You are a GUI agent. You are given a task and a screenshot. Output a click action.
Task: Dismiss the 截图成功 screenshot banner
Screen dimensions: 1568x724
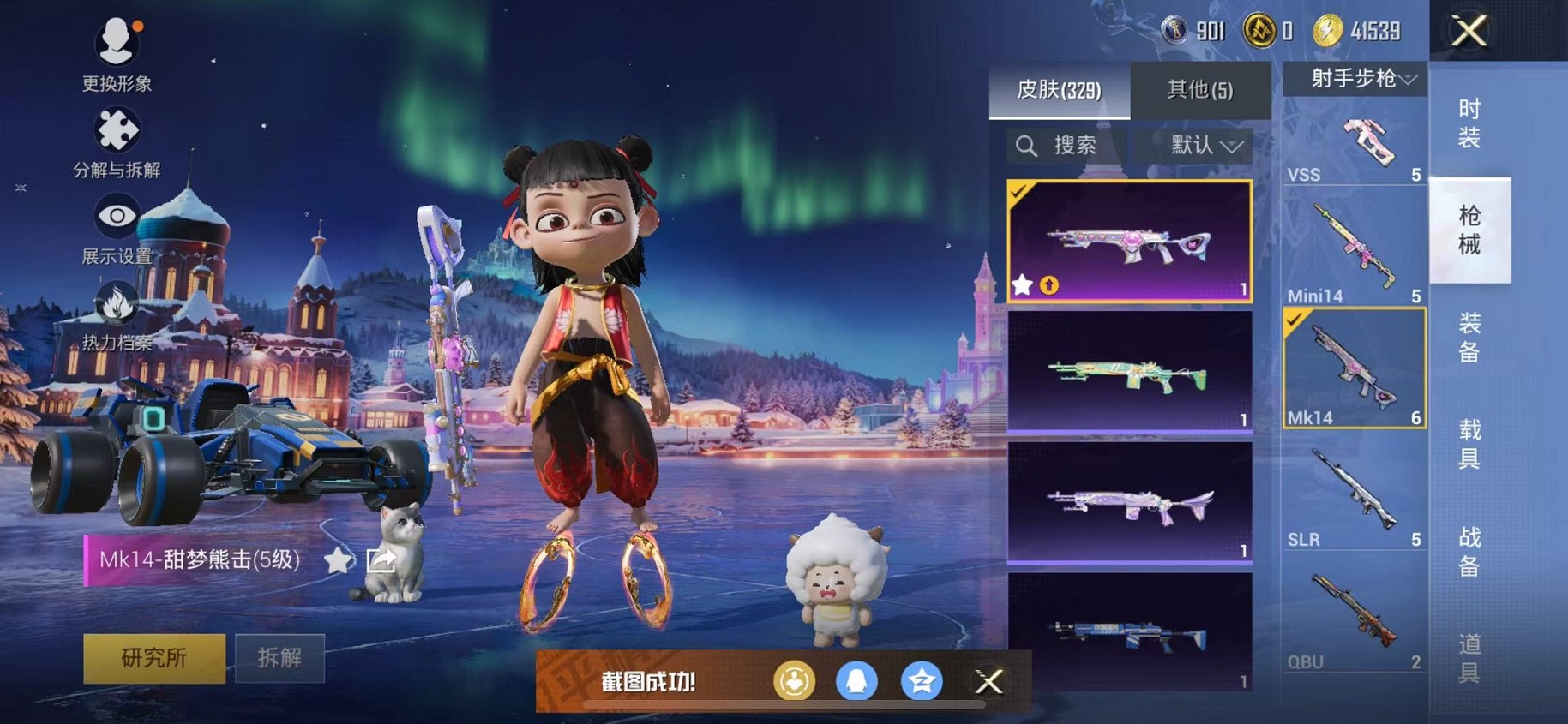988,681
